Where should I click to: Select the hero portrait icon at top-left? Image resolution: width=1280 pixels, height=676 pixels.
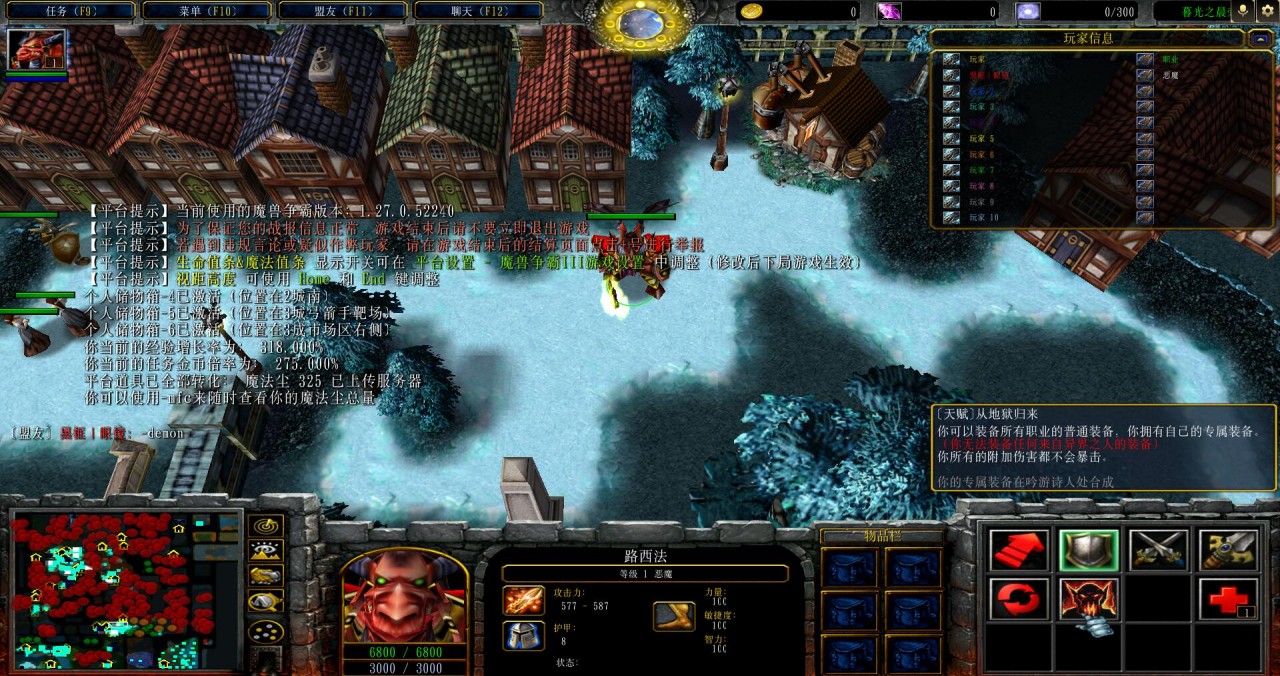pyautogui.click(x=37, y=50)
